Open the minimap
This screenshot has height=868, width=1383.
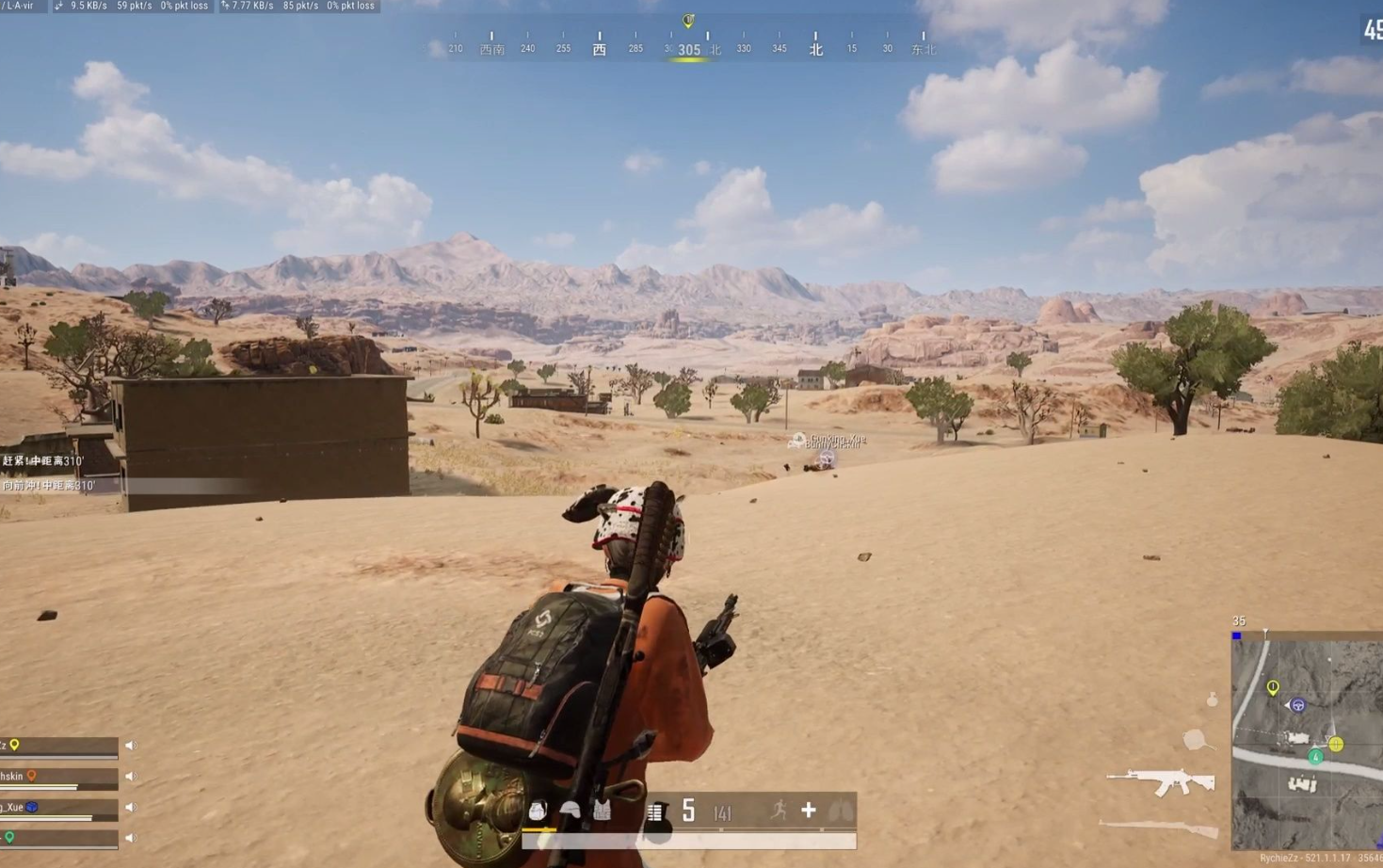point(1307,742)
